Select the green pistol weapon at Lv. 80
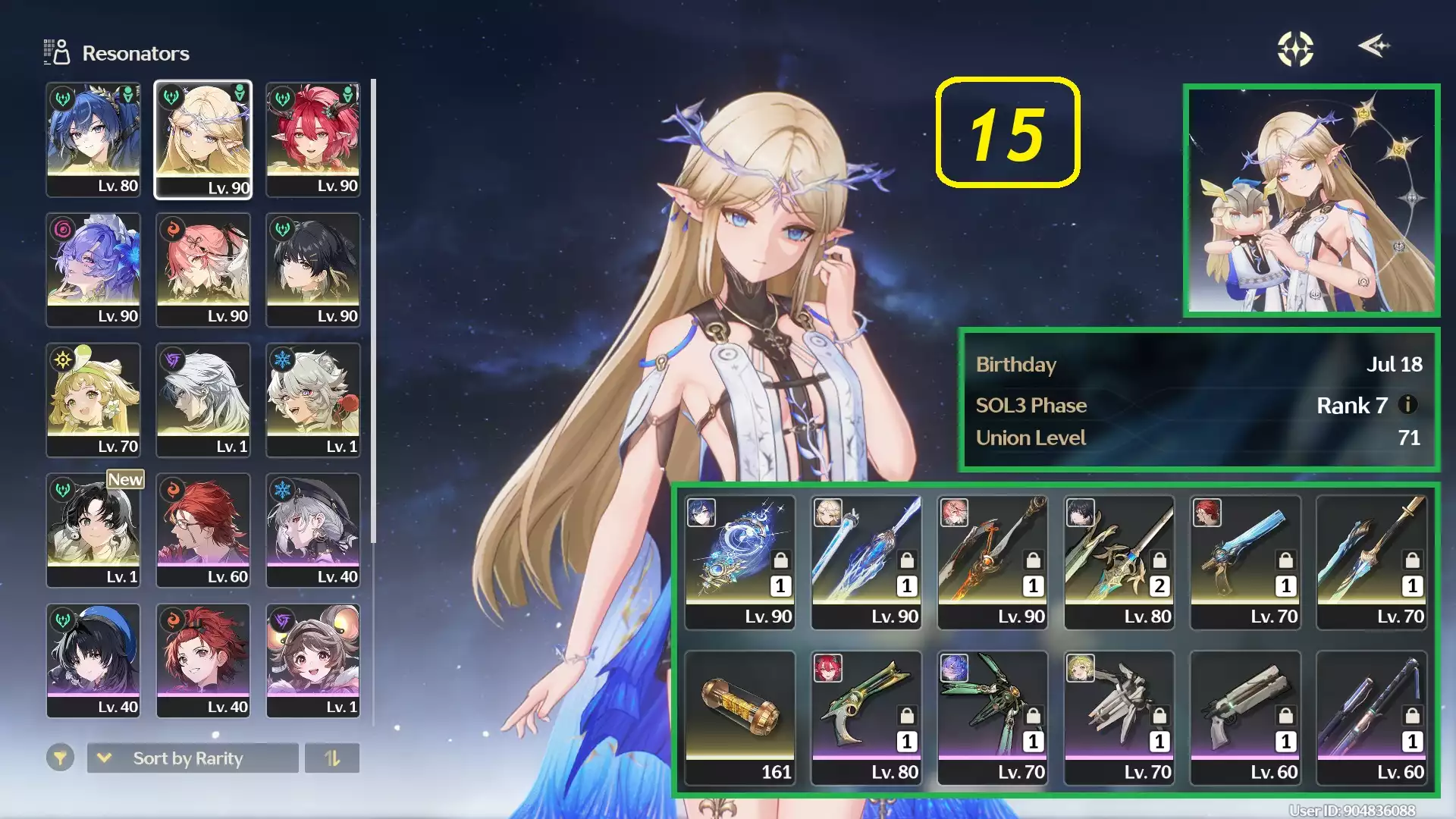 (866, 717)
